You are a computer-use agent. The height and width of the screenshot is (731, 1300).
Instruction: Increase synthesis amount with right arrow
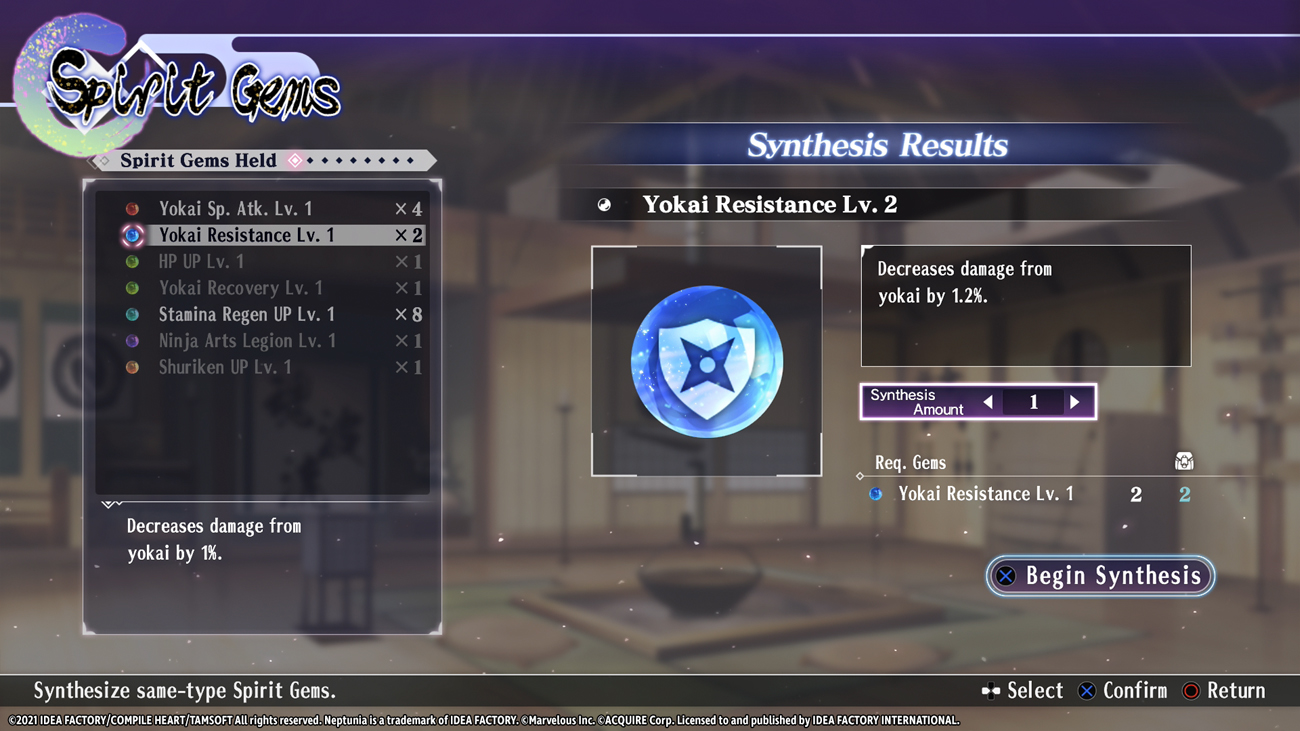point(1075,402)
